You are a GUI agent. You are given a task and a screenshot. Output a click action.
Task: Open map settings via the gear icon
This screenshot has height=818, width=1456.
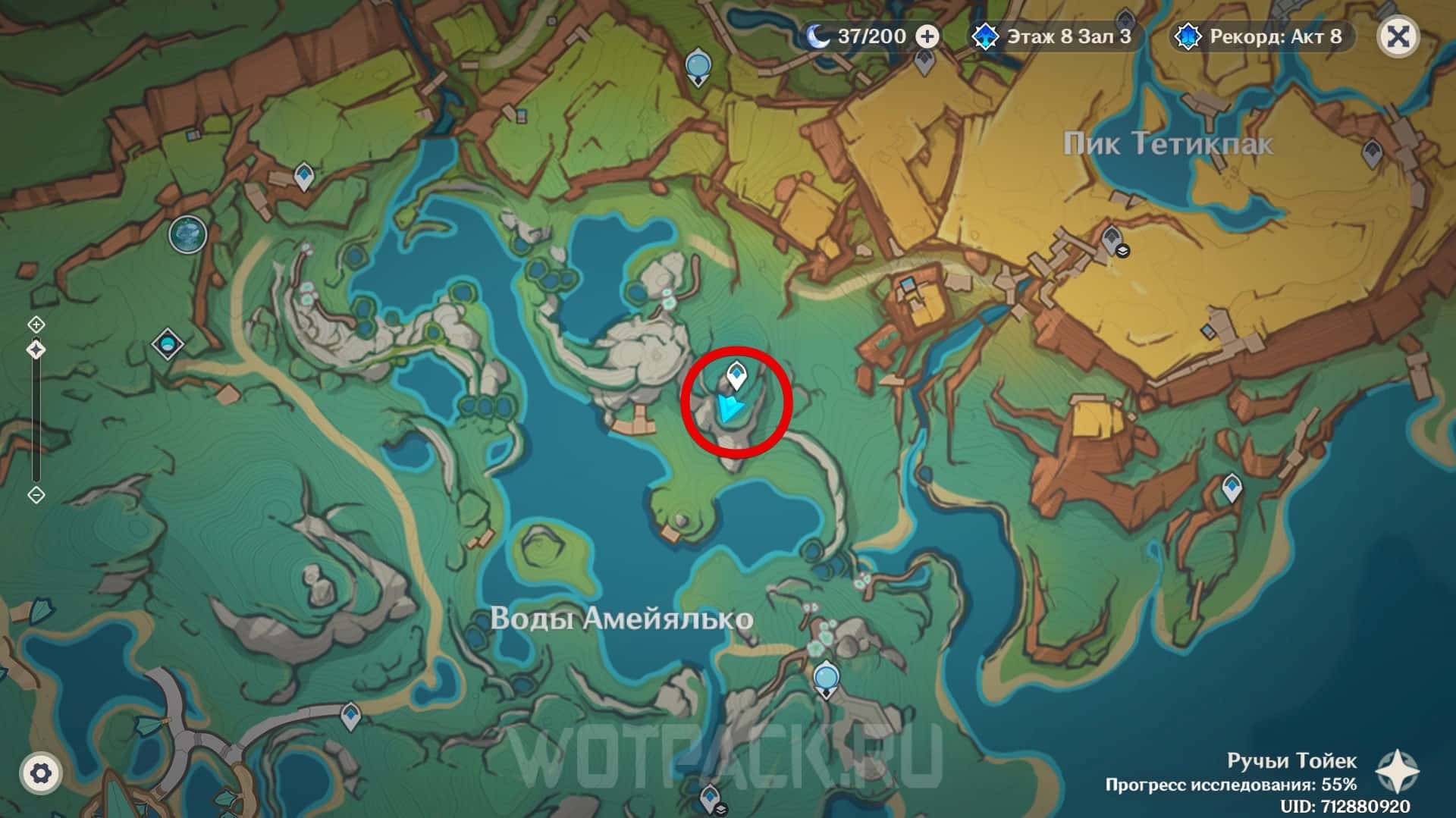point(40,773)
